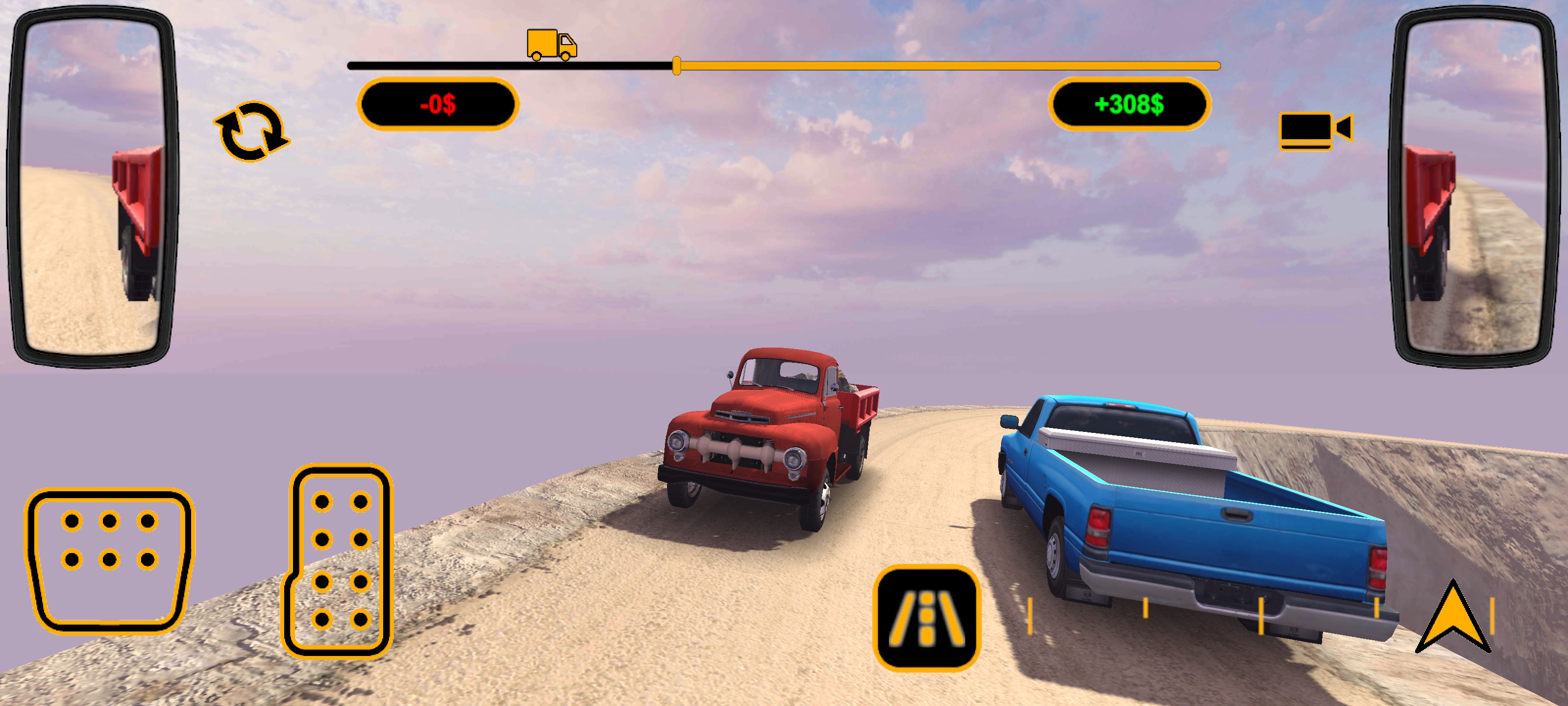Screen dimensions: 1568x706
Task: Tap the brake pedal
Action: [109, 560]
